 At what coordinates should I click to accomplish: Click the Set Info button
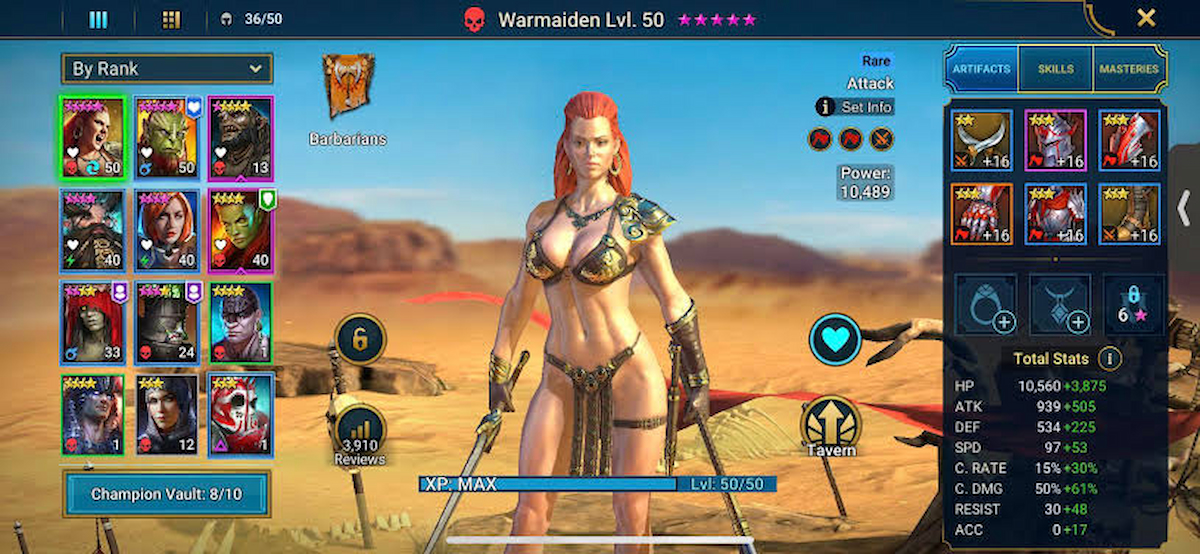[x=855, y=107]
